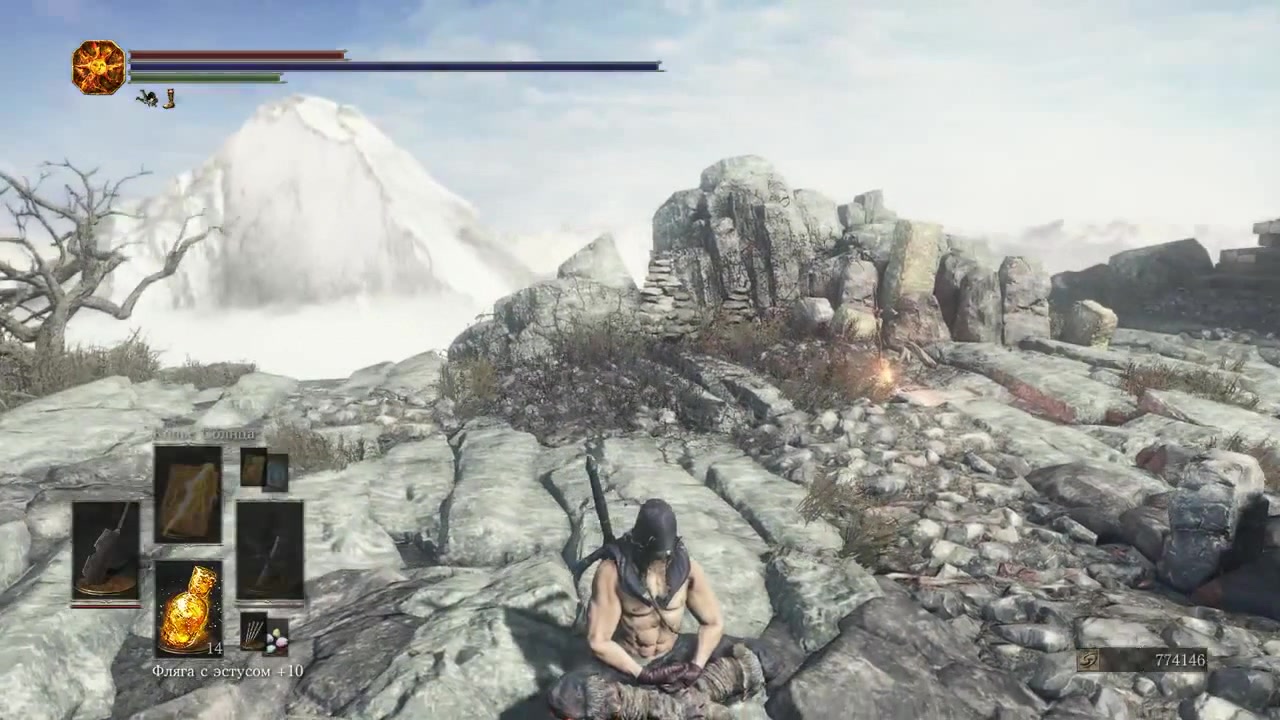Click the boot status effect icon
Screen dimensions: 1280x720
coord(169,98)
